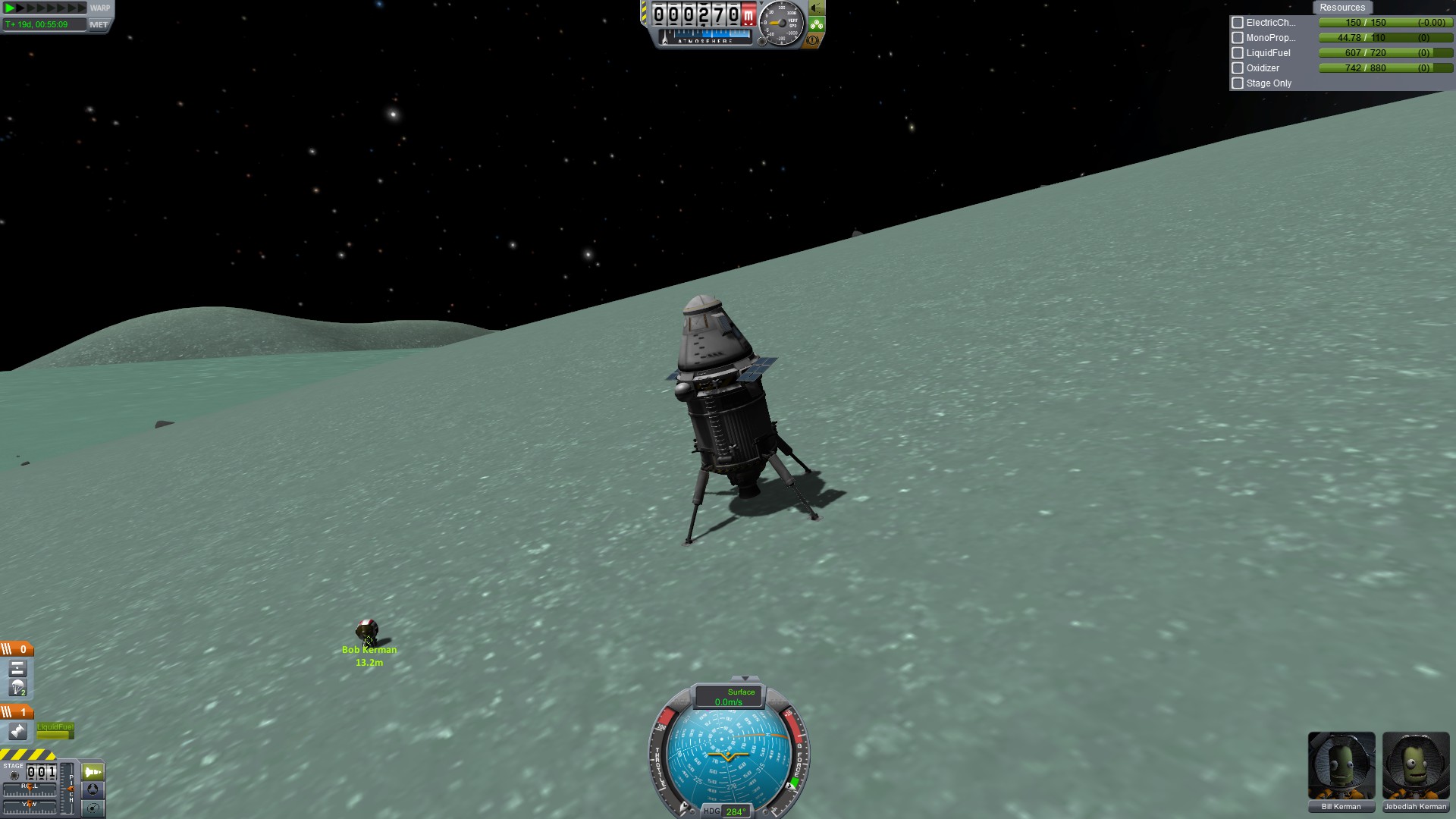Toggle the lights button near altimeter
The image size is (1456, 819).
click(x=817, y=8)
